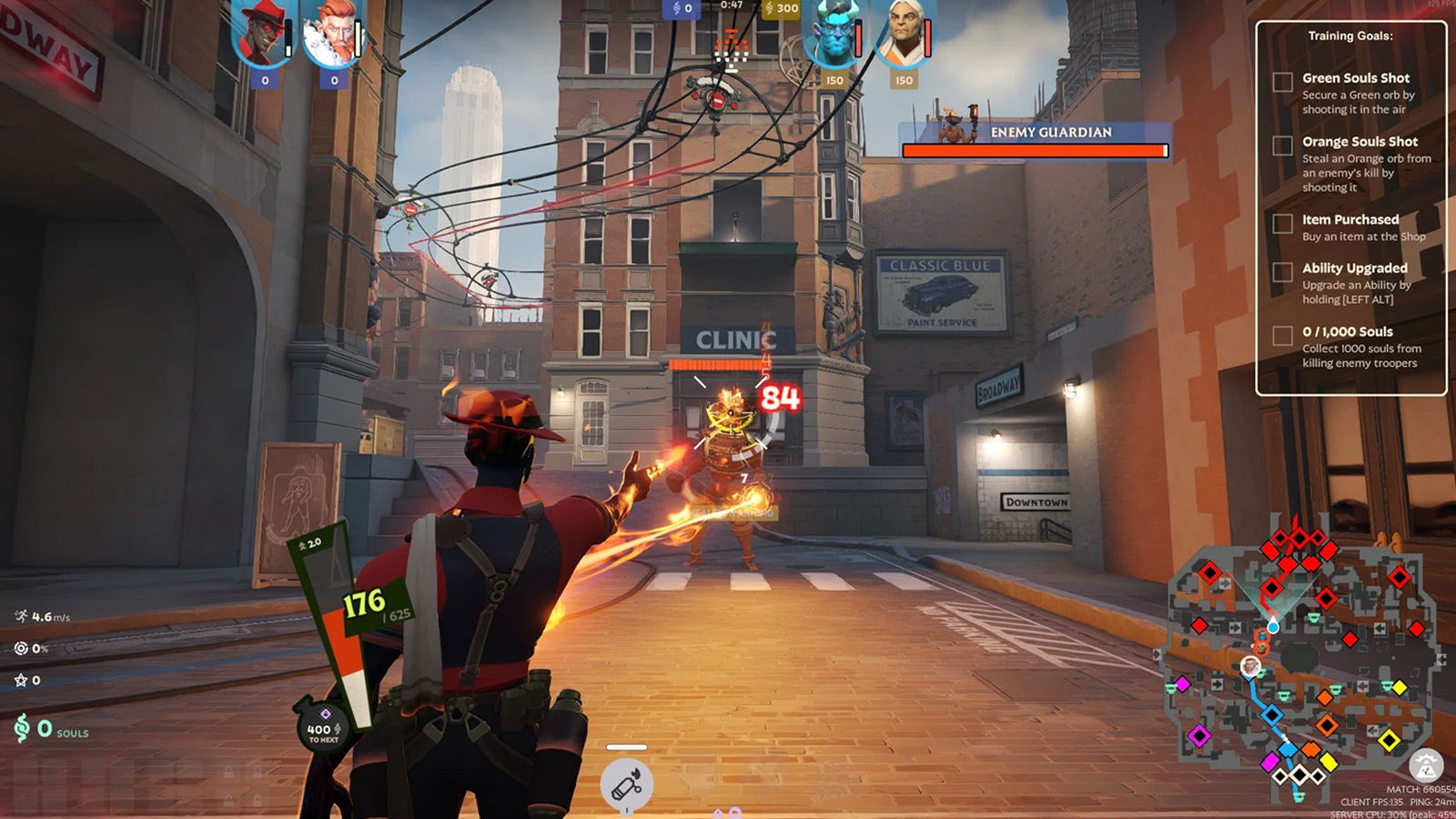Image resolution: width=1456 pixels, height=819 pixels.
Task: Tick the 0 / 1,000 Souls goal checkbox
Action: (1282, 336)
